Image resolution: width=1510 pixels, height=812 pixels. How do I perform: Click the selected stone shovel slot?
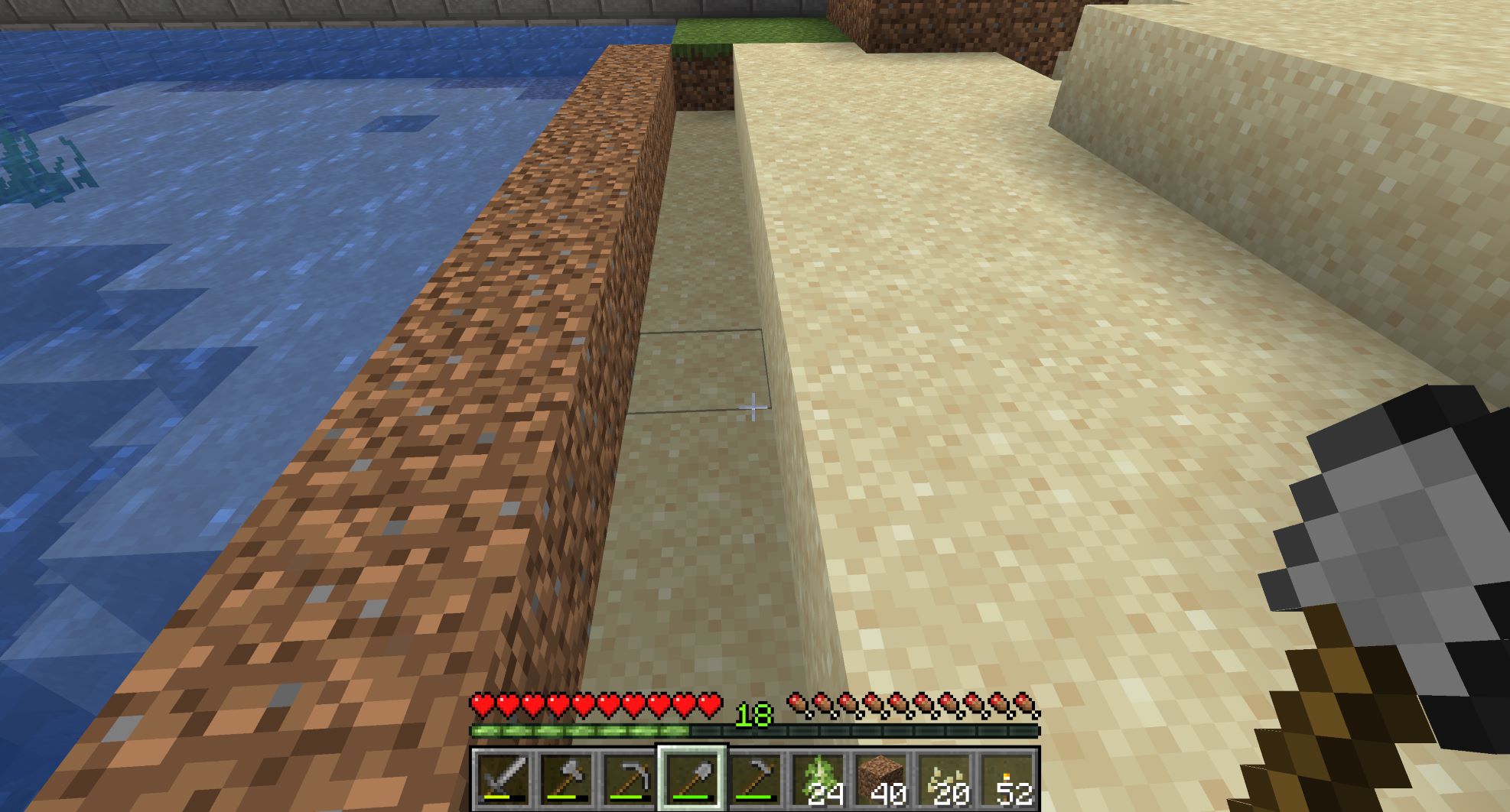pyautogui.click(x=692, y=780)
